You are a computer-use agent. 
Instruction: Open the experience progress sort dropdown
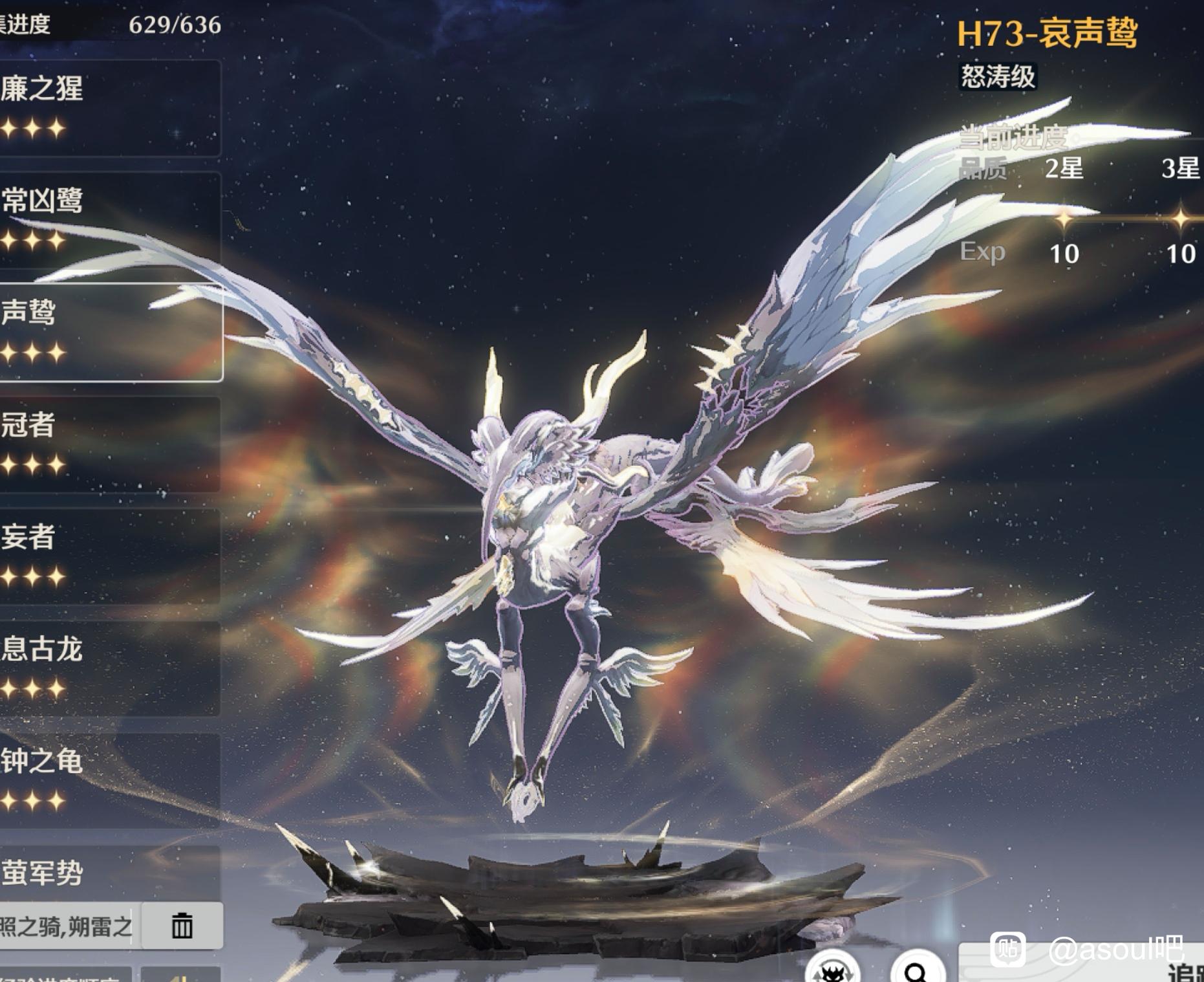click(65, 976)
